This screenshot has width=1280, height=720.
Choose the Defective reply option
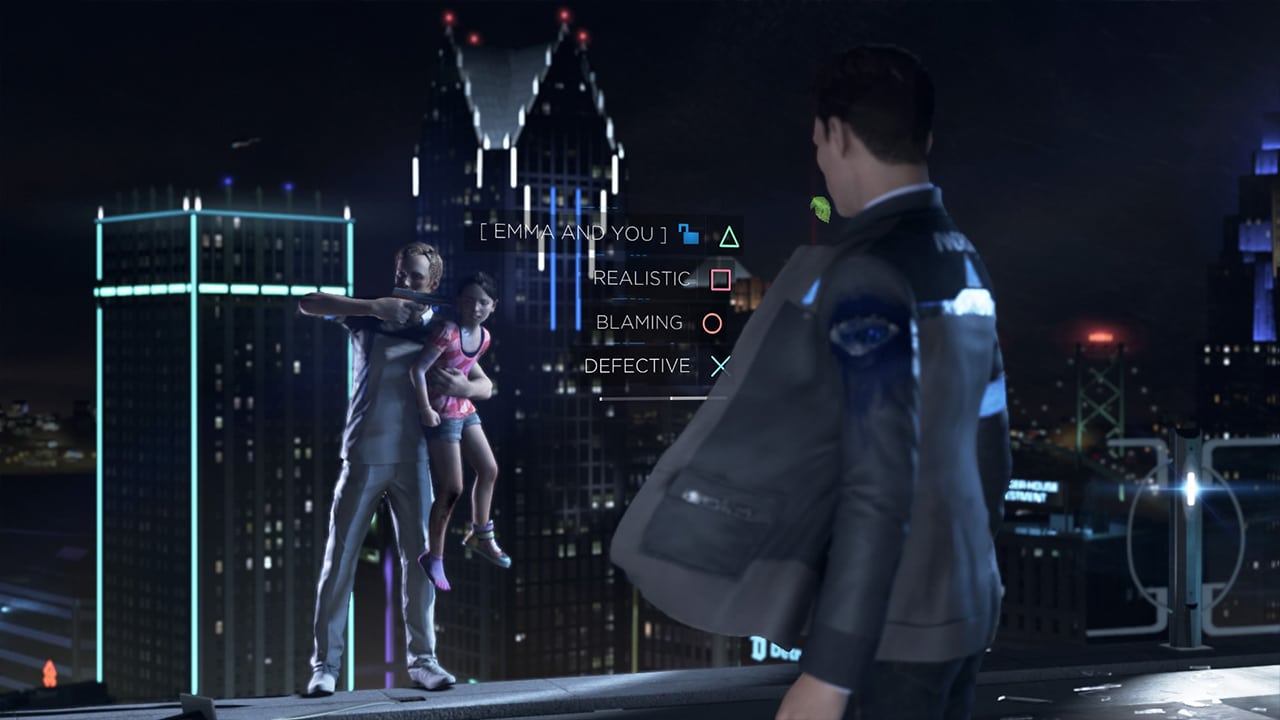pos(637,366)
